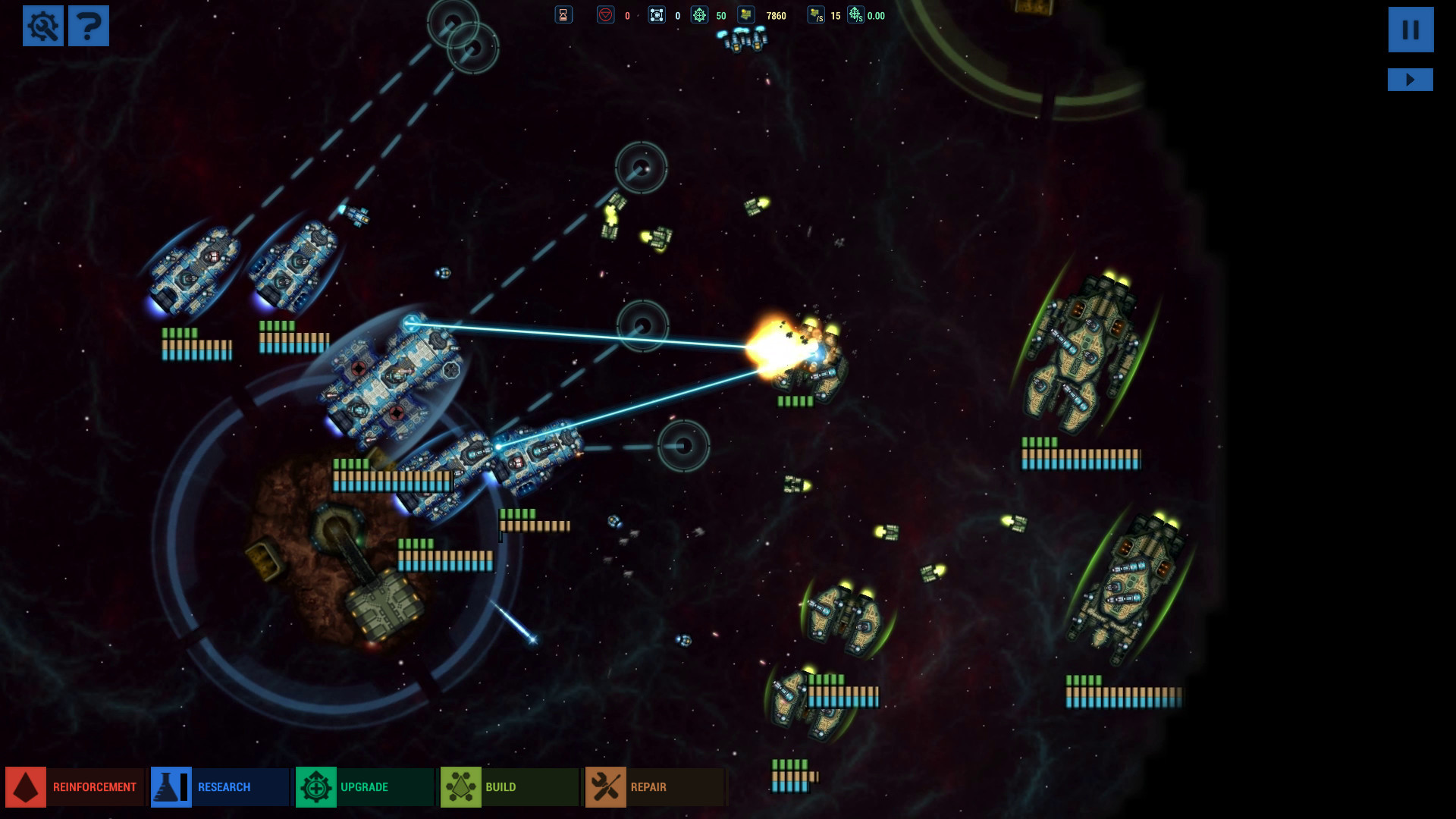The height and width of the screenshot is (819, 1456).
Task: Click the resource-per-second icon showing 0.00
Action: [855, 14]
